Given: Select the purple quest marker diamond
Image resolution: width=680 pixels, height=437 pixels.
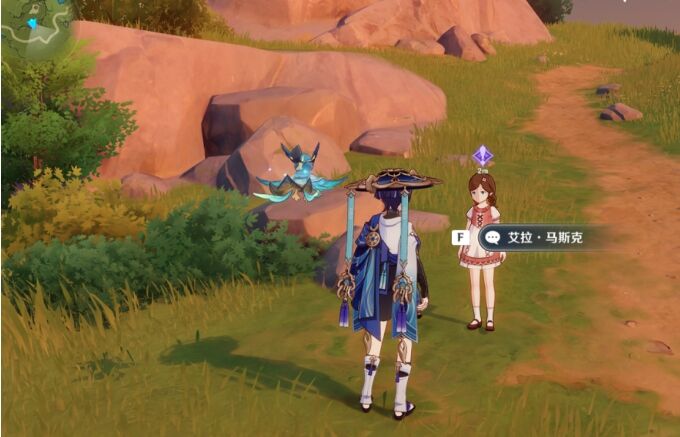Looking at the screenshot, I should tap(482, 155).
